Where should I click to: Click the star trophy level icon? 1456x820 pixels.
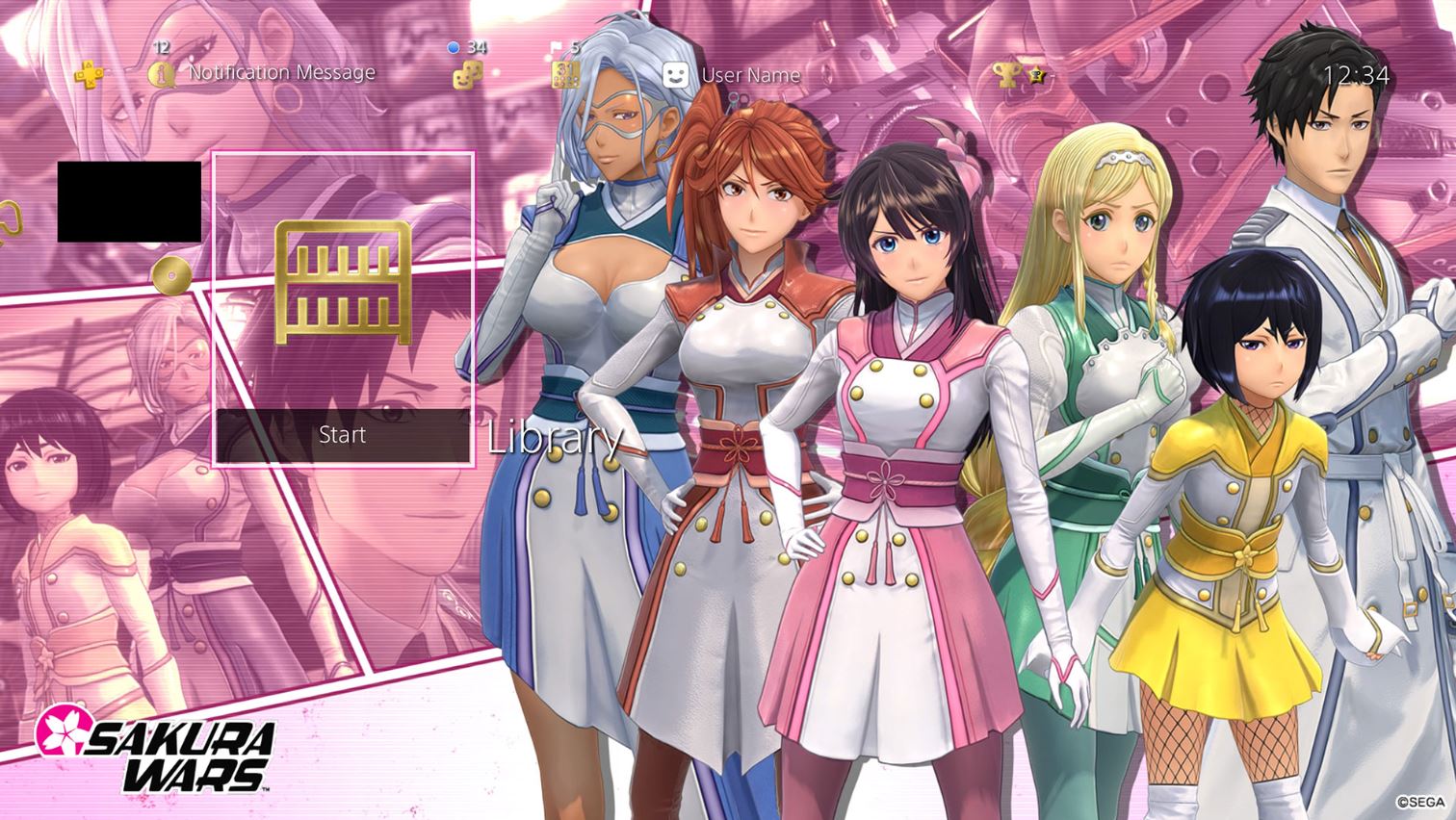click(1034, 74)
